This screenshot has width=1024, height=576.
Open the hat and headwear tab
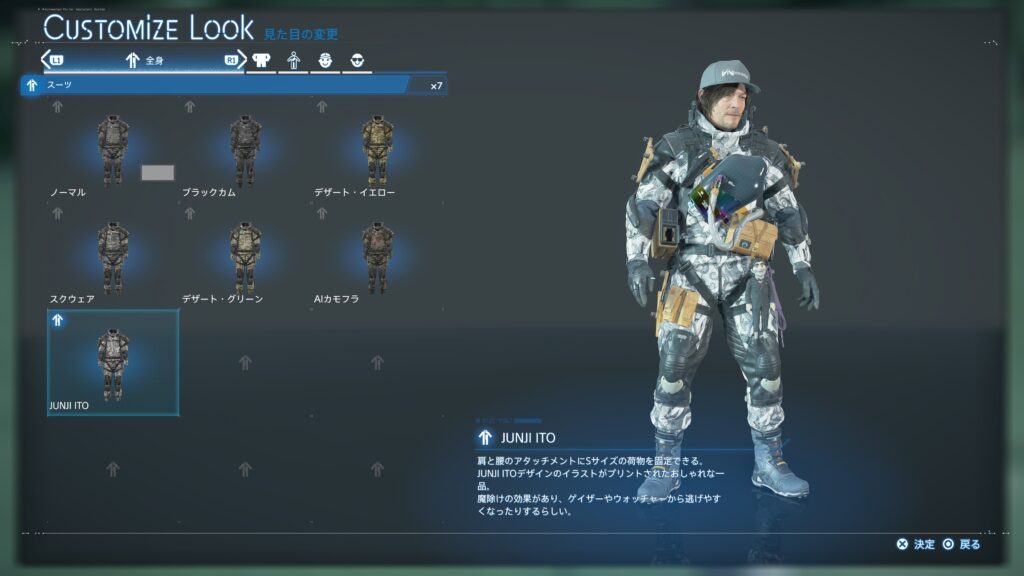pos(326,60)
